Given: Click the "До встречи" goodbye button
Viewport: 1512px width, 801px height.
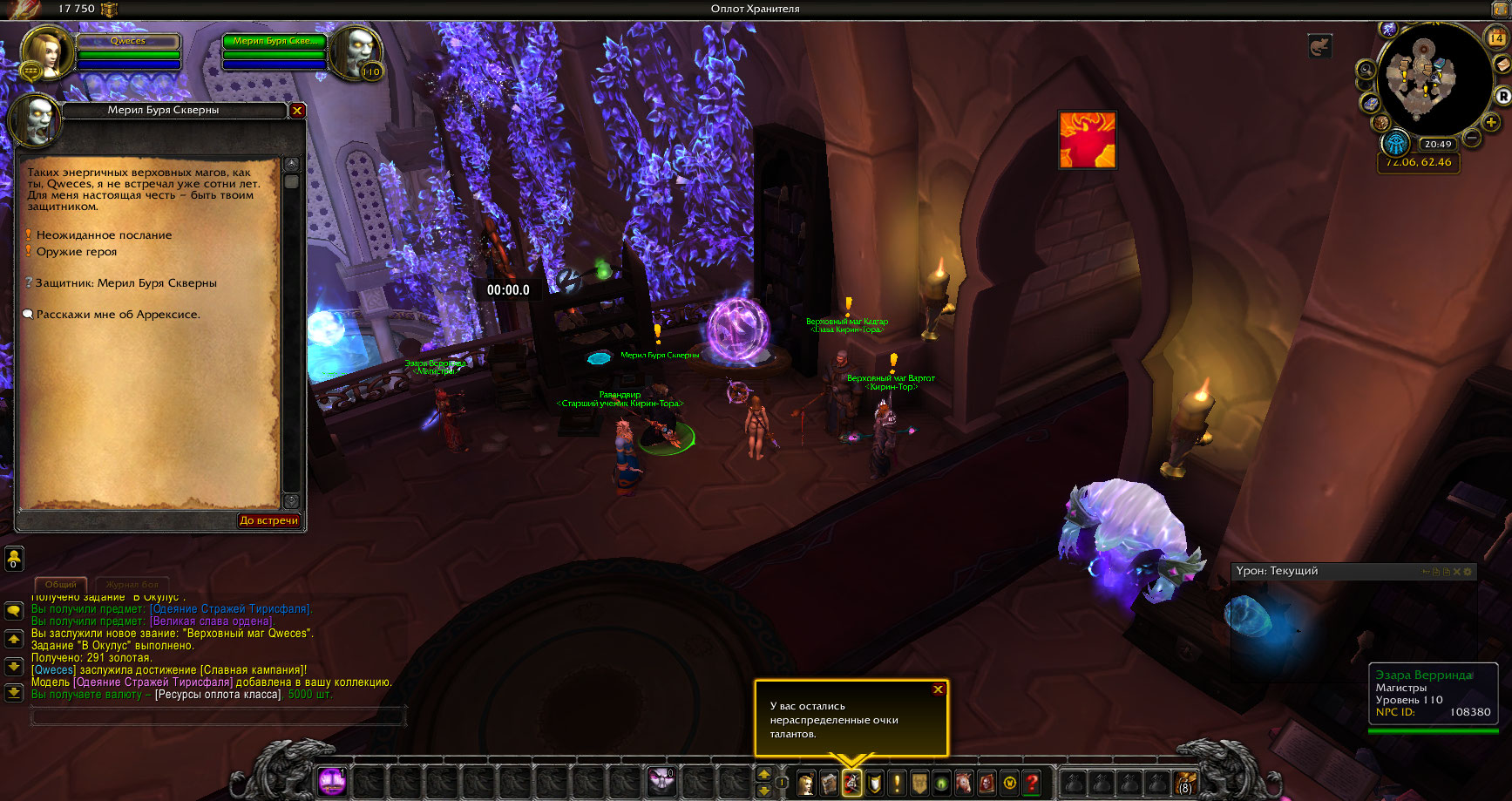Looking at the screenshot, I should click(x=268, y=520).
